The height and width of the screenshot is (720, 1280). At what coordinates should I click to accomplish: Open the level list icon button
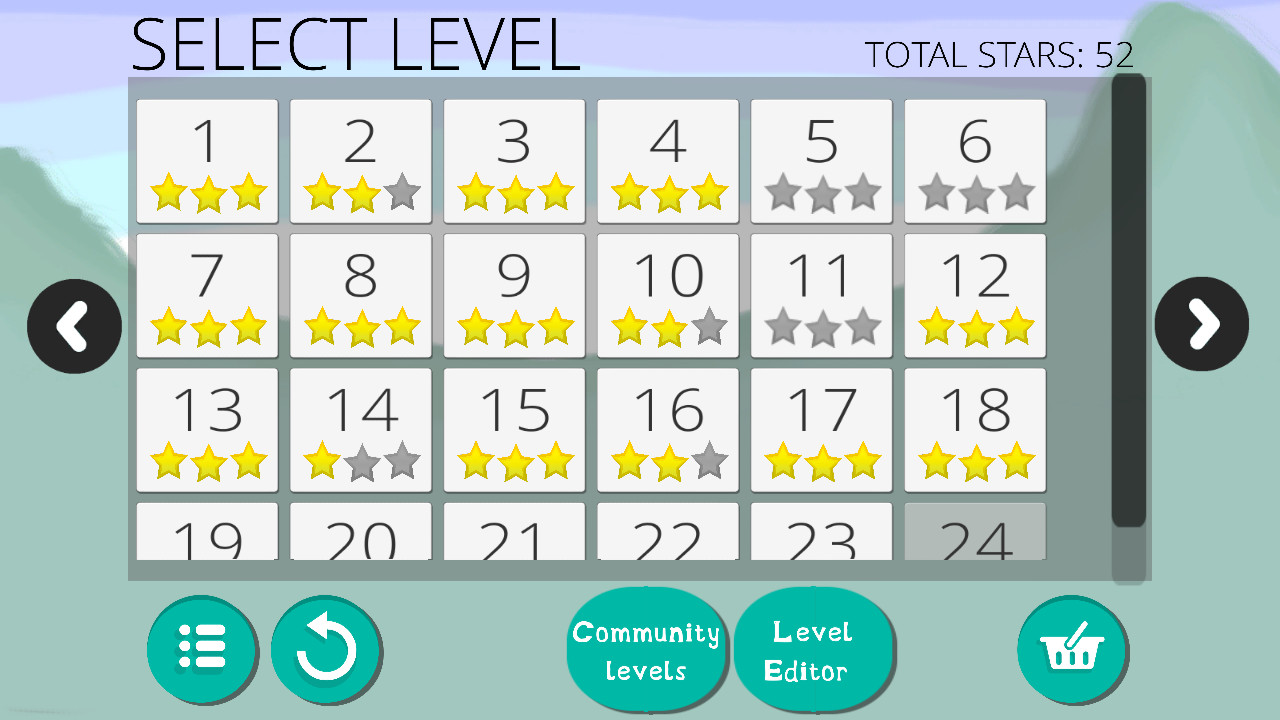203,648
